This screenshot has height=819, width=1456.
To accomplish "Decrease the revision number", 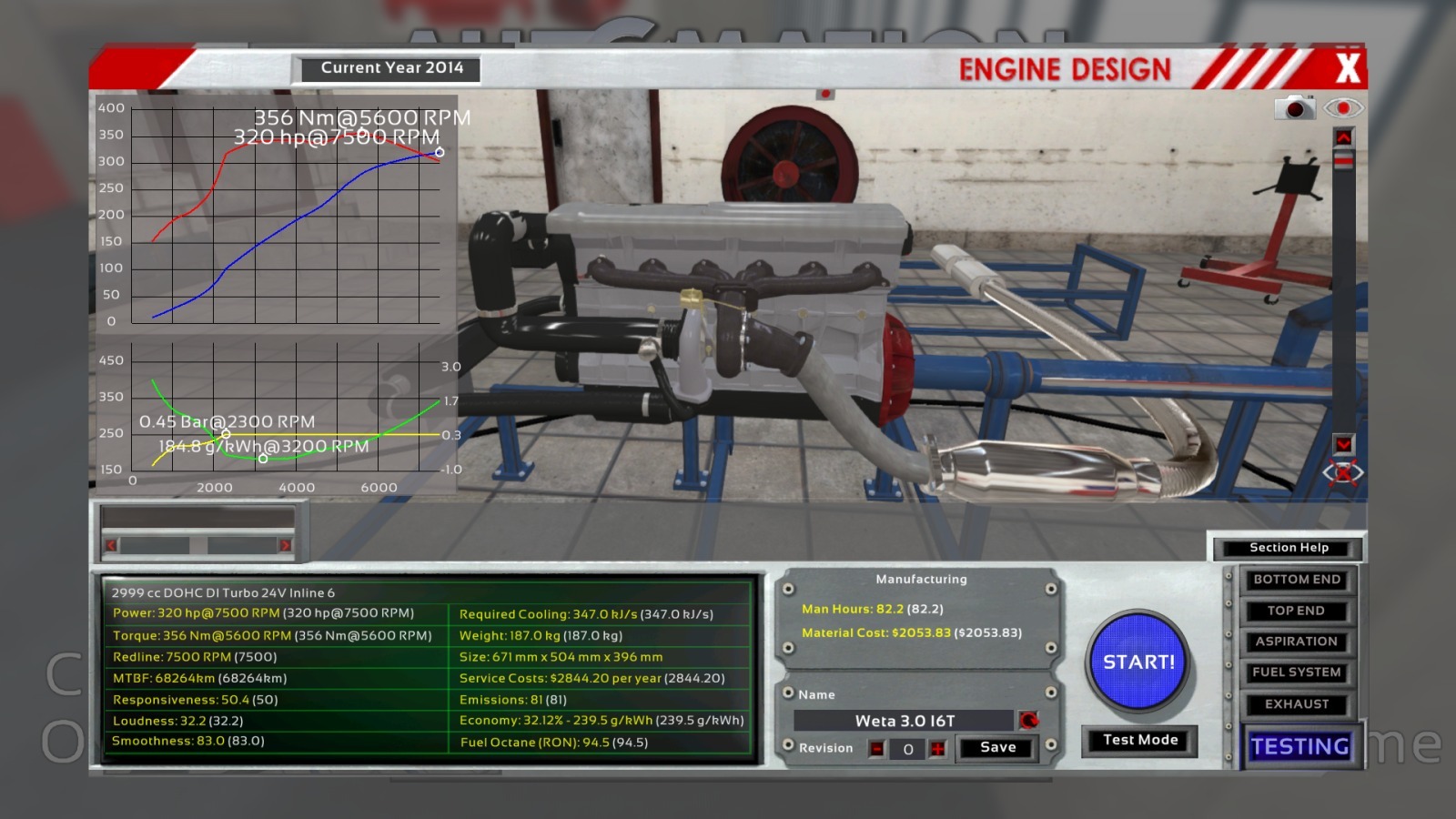I will click(876, 749).
